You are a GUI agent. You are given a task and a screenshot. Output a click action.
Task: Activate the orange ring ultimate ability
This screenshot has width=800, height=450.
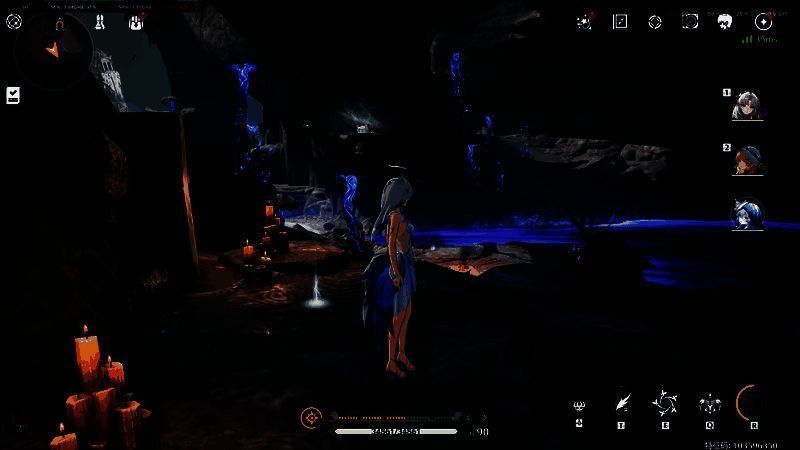pyautogui.click(x=751, y=403)
